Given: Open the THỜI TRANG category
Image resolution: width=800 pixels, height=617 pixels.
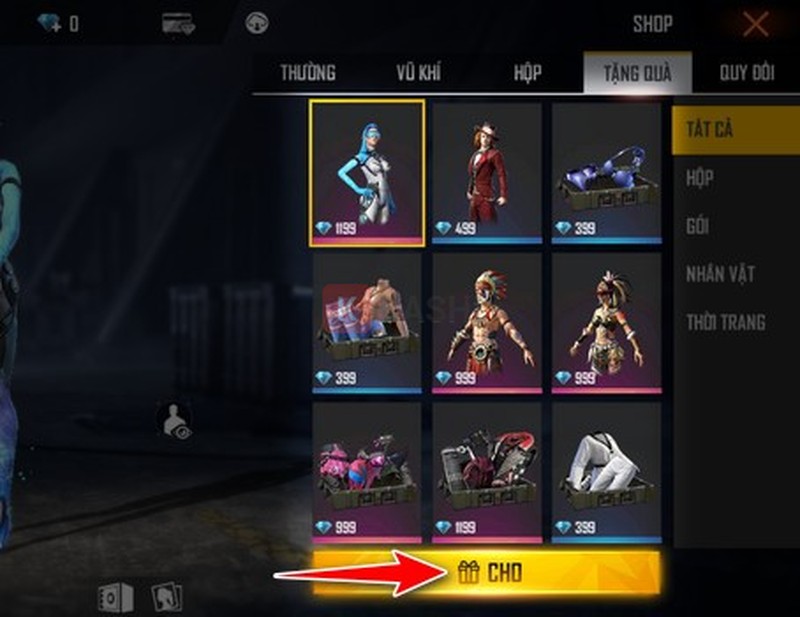Looking at the screenshot, I should point(725,322).
